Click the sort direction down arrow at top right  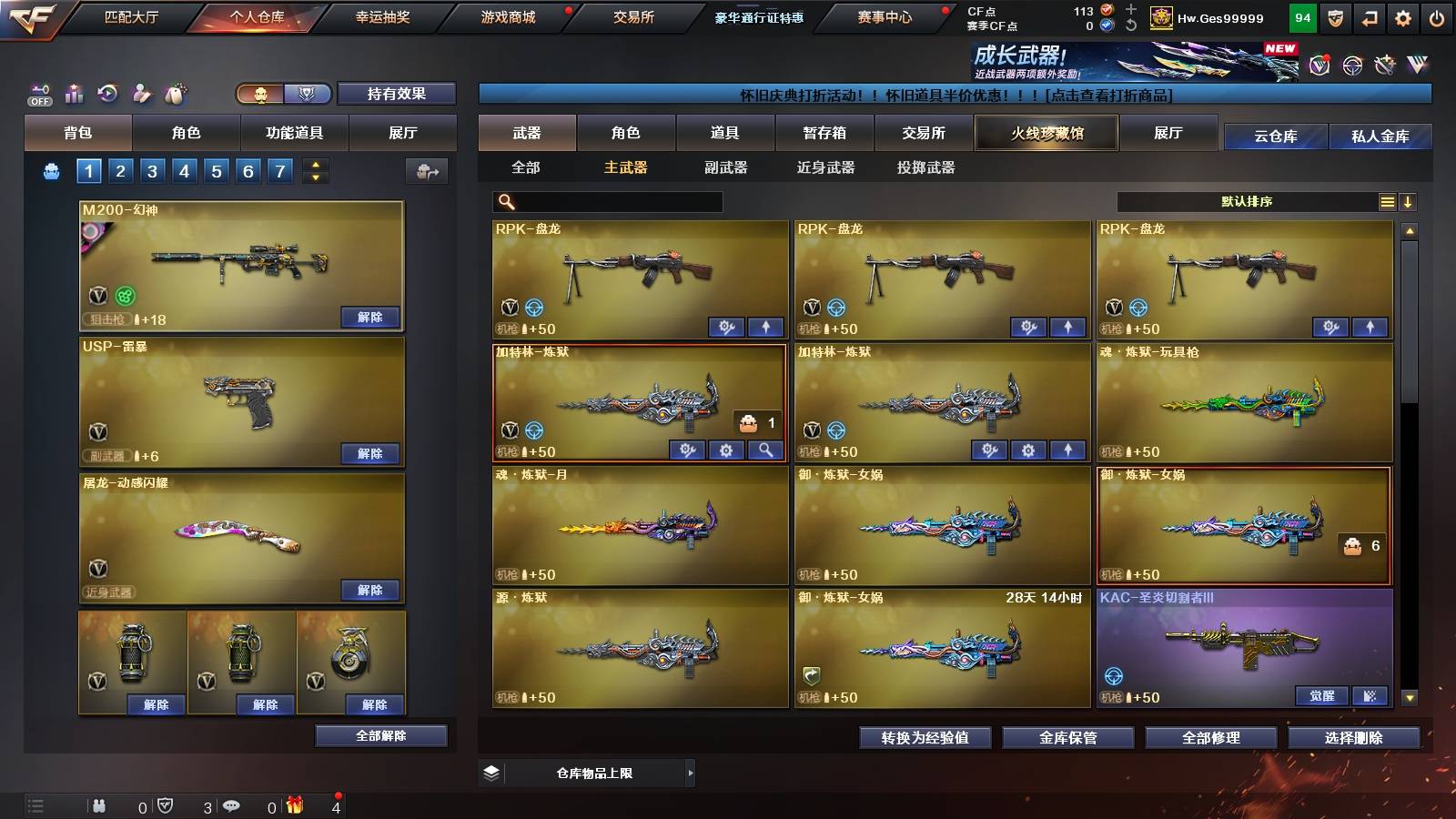coord(1409,201)
